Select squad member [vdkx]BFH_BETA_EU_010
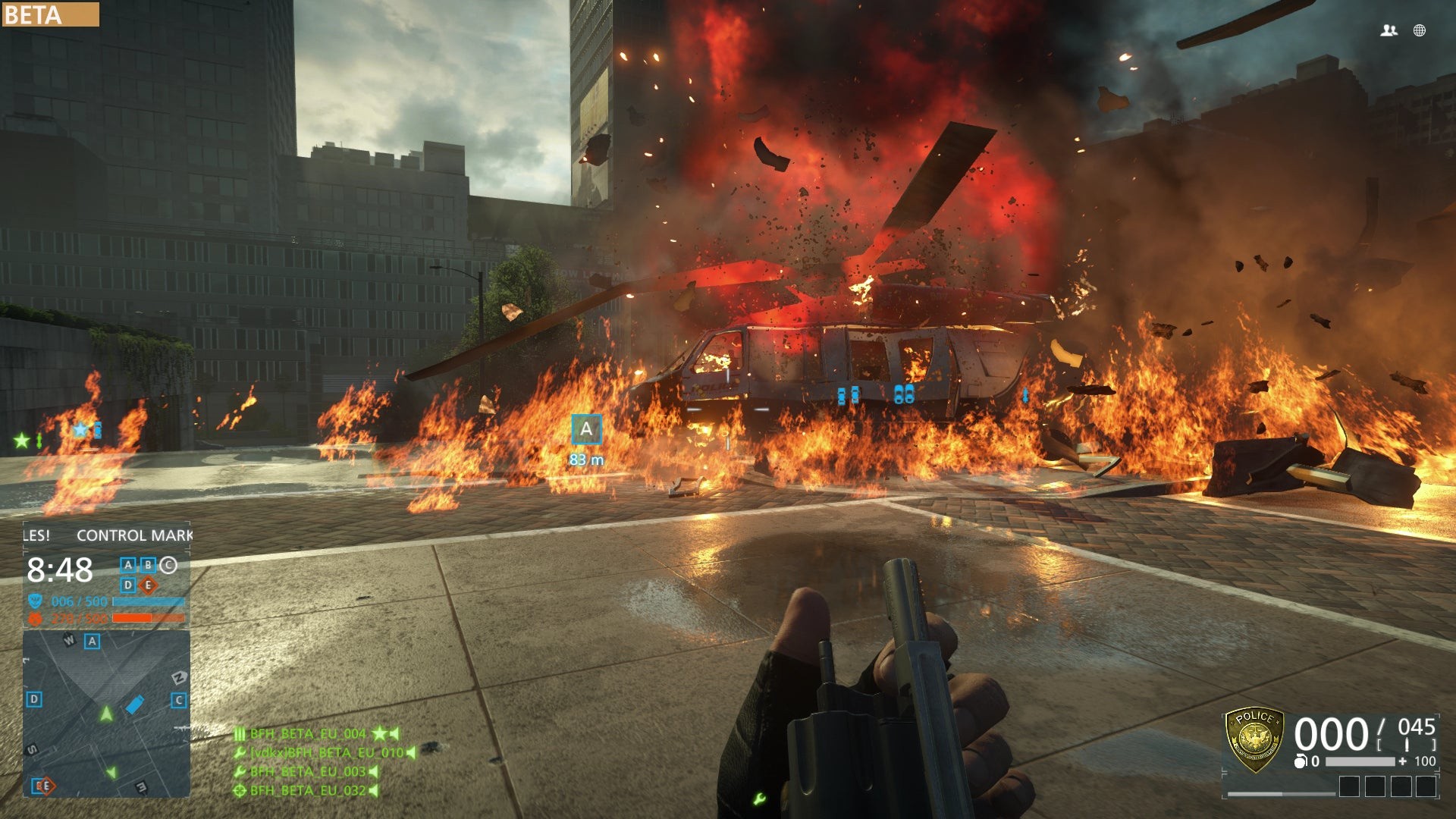The height and width of the screenshot is (819, 1456). pyautogui.click(x=327, y=752)
